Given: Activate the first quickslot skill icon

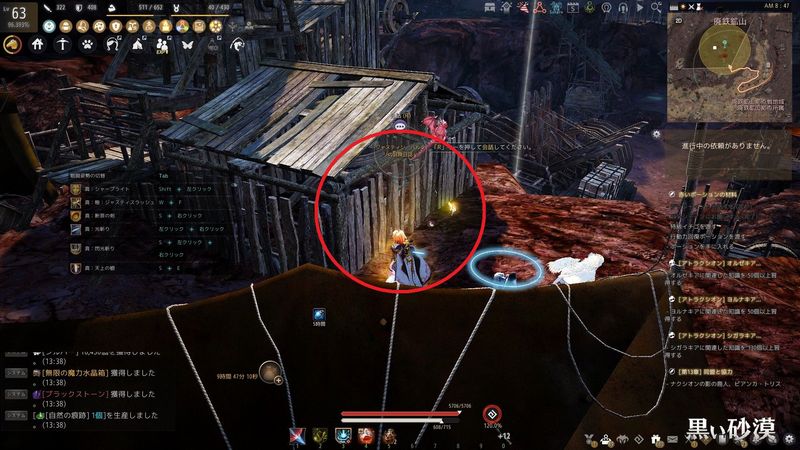Looking at the screenshot, I should (x=297, y=435).
